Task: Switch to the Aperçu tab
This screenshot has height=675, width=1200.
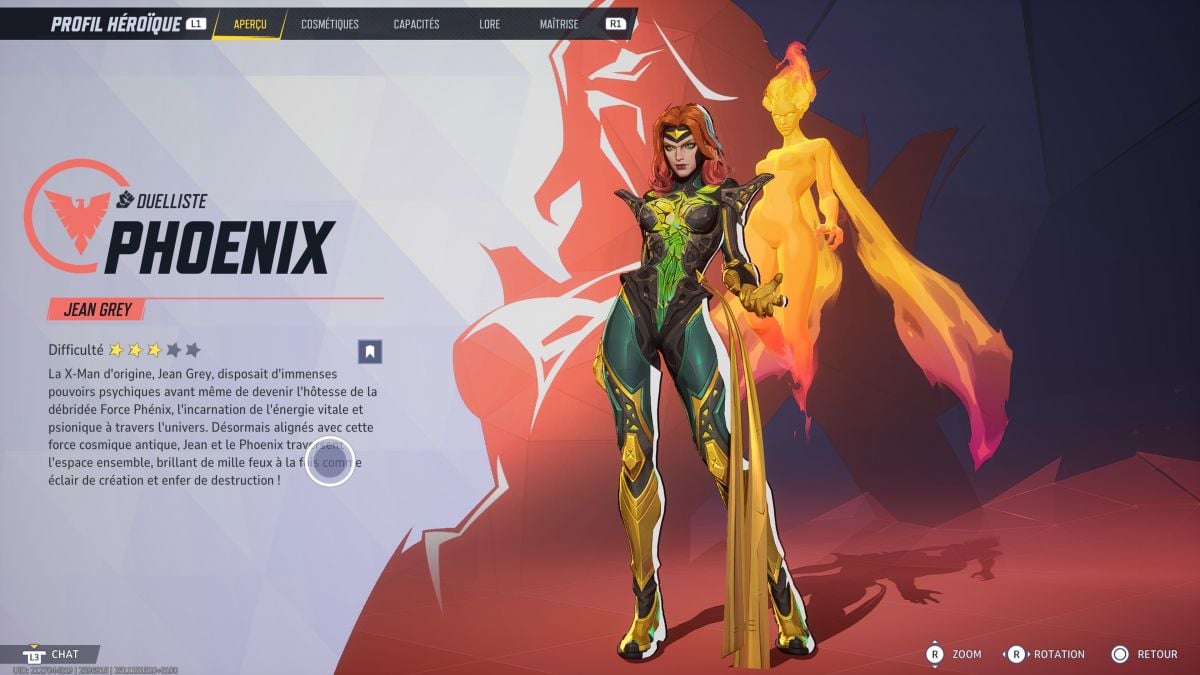Action: point(249,24)
